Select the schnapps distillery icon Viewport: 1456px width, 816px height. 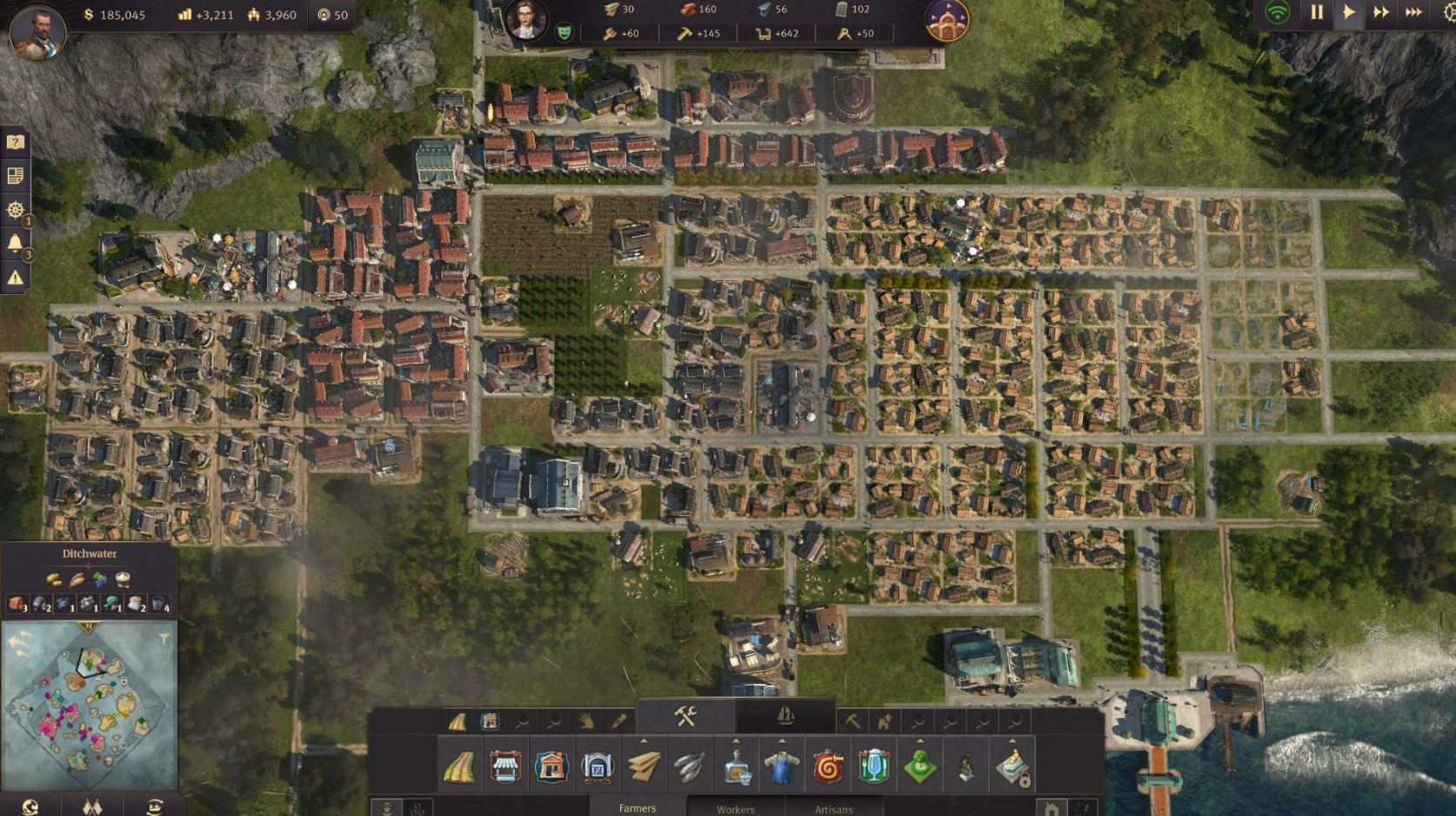click(736, 766)
